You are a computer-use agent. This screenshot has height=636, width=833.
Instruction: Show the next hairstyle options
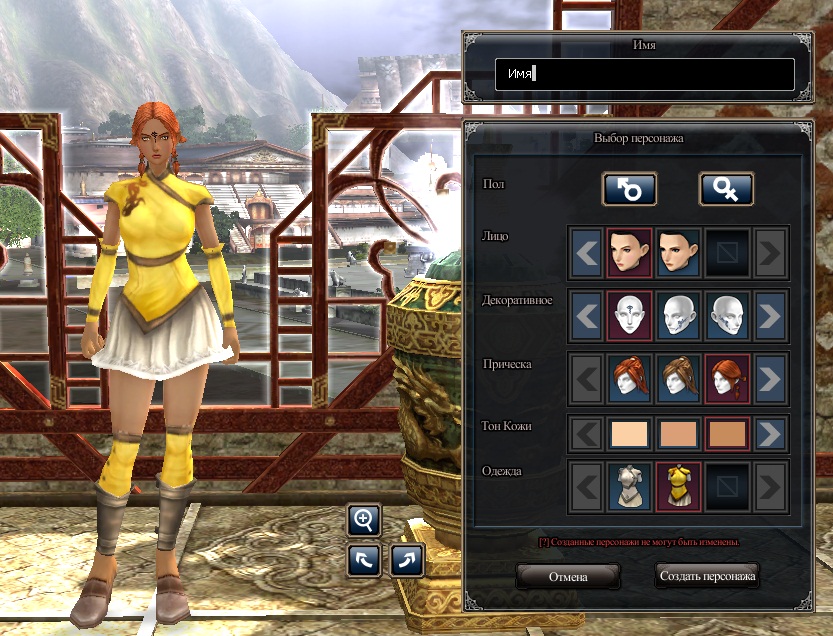click(770, 379)
